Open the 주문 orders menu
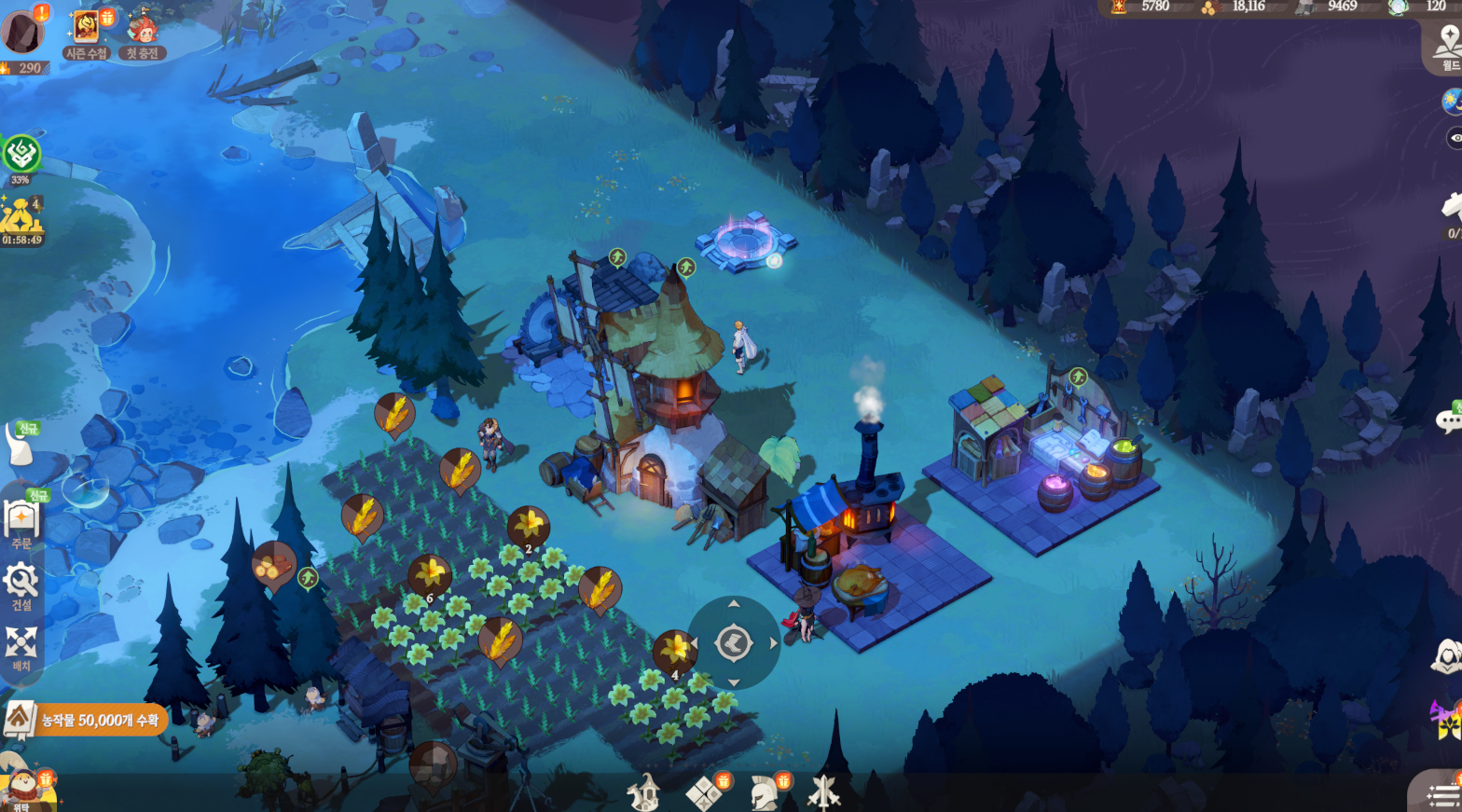Screen dimensions: 1462x812 (21, 523)
